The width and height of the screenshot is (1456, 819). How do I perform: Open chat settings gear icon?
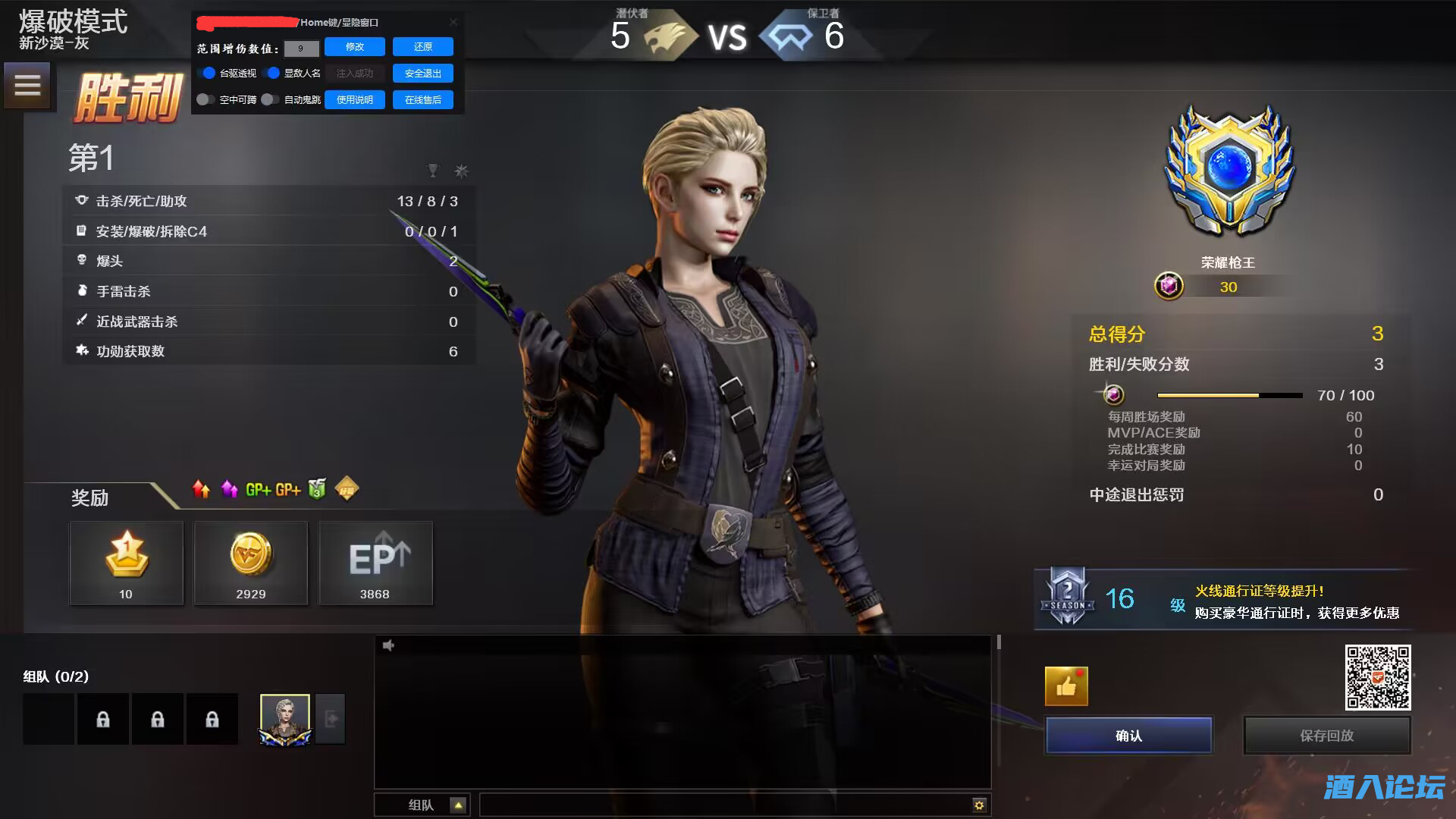tap(979, 805)
